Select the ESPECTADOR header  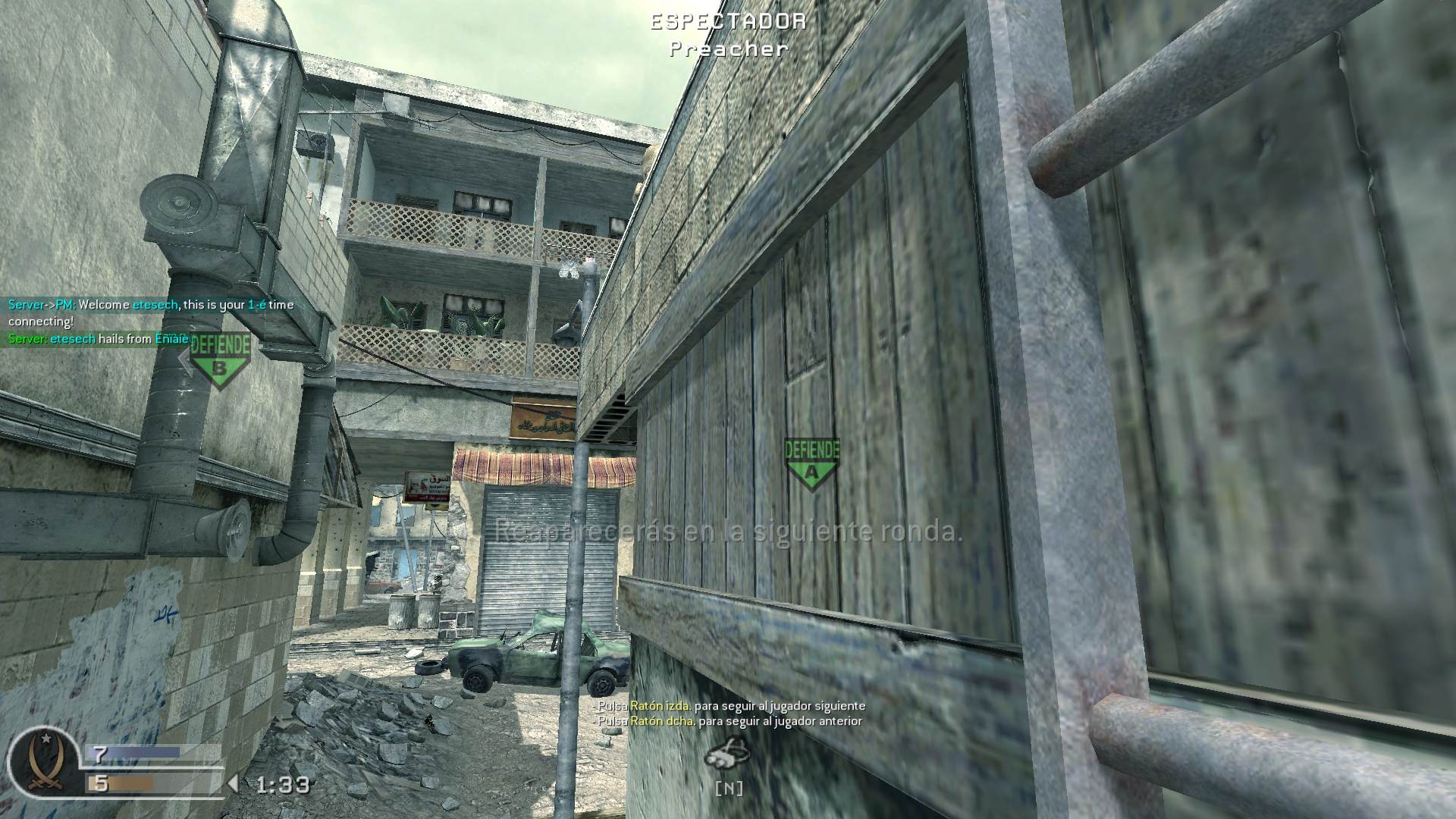(x=726, y=22)
